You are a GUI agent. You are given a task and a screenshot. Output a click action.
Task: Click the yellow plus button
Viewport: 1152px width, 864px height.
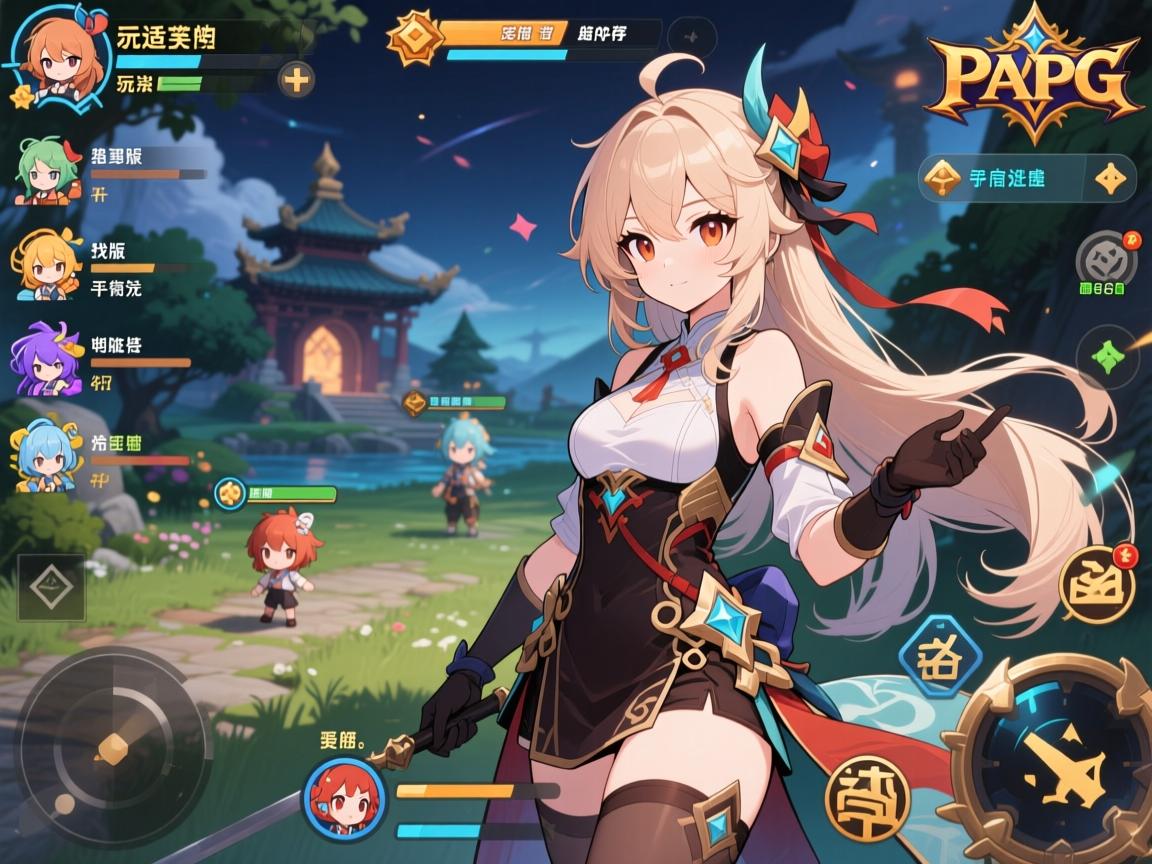coord(296,78)
